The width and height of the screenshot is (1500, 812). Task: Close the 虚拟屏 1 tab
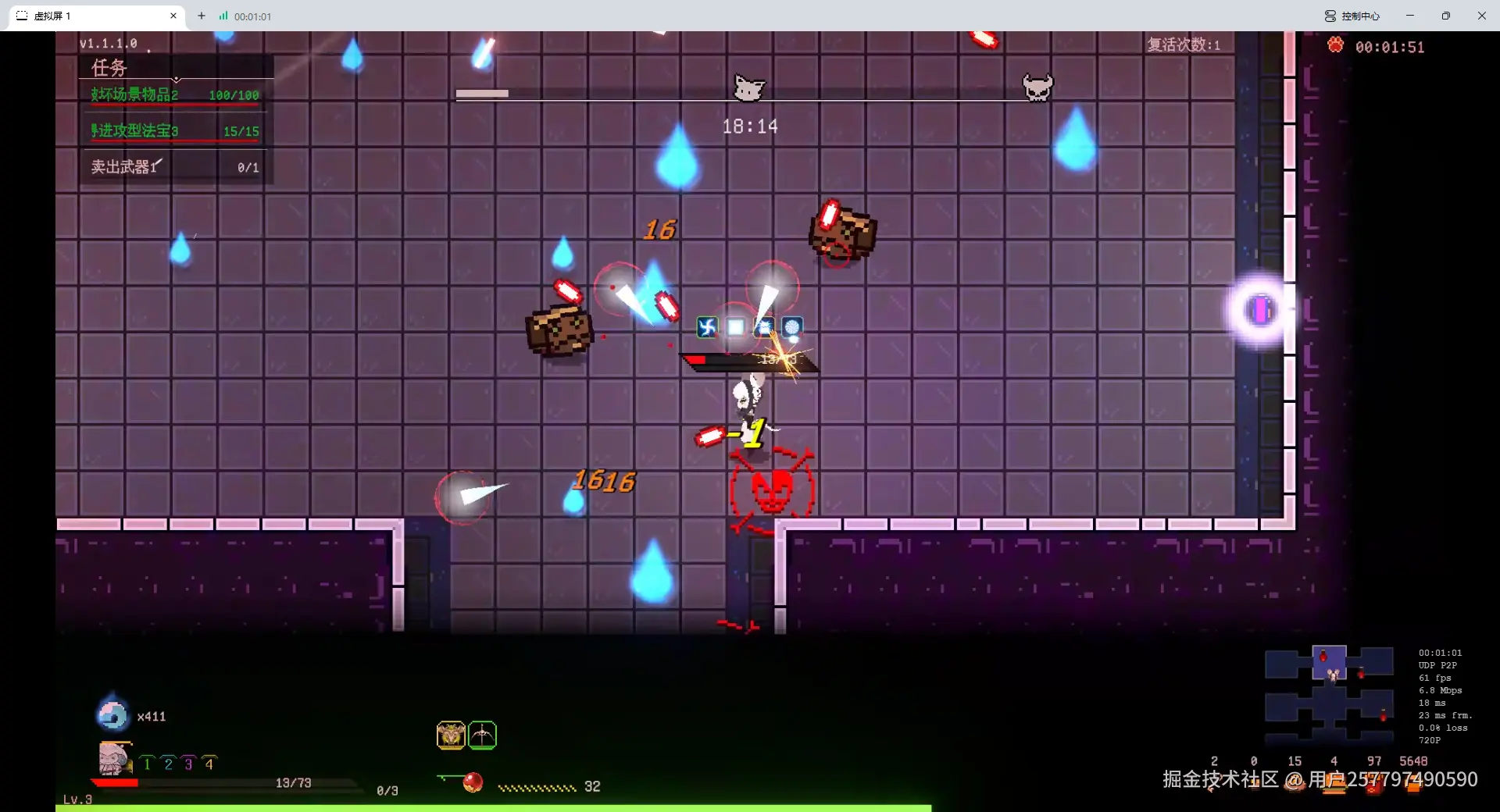click(x=173, y=16)
